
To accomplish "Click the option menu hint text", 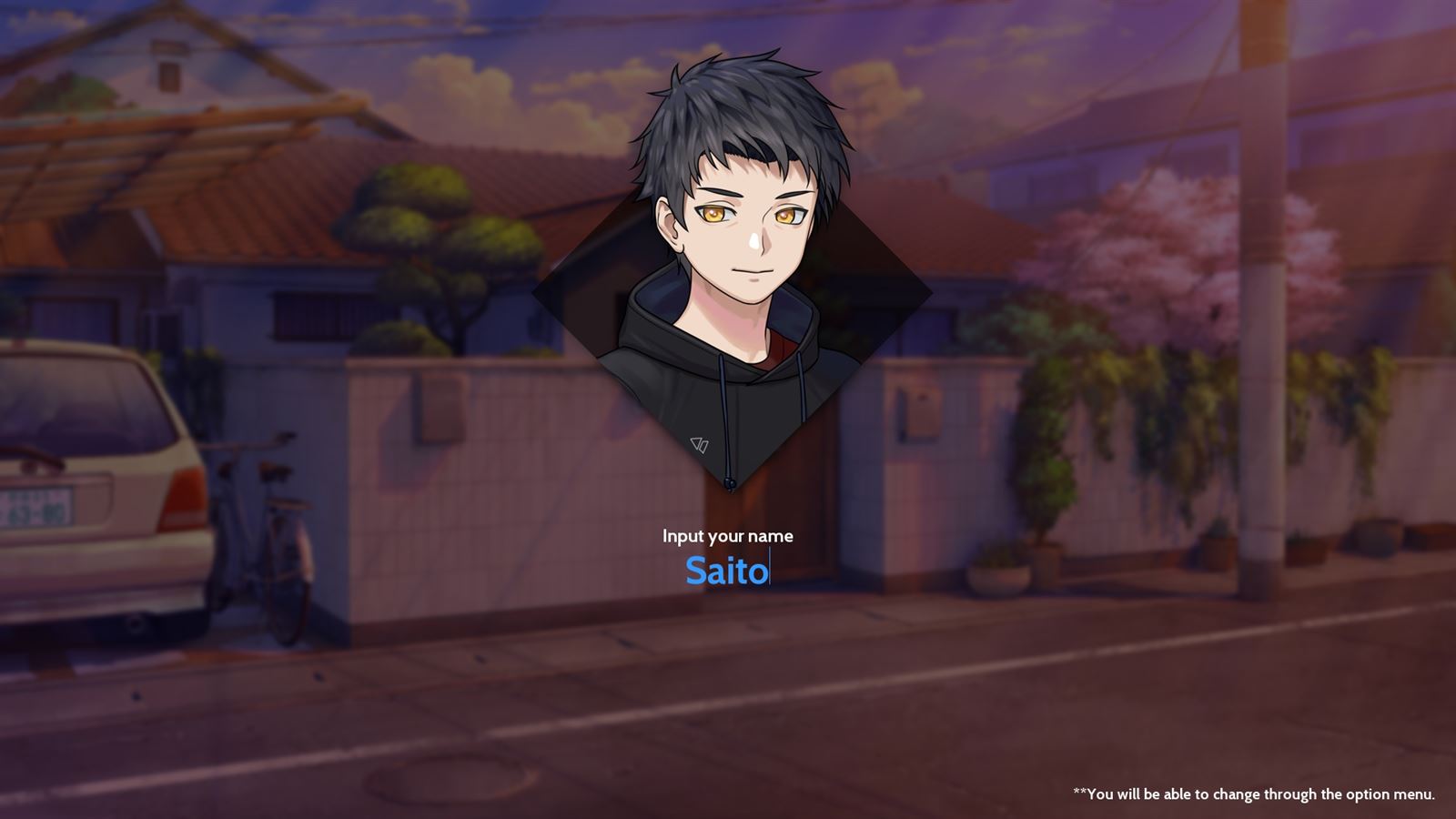I will (1256, 793).
